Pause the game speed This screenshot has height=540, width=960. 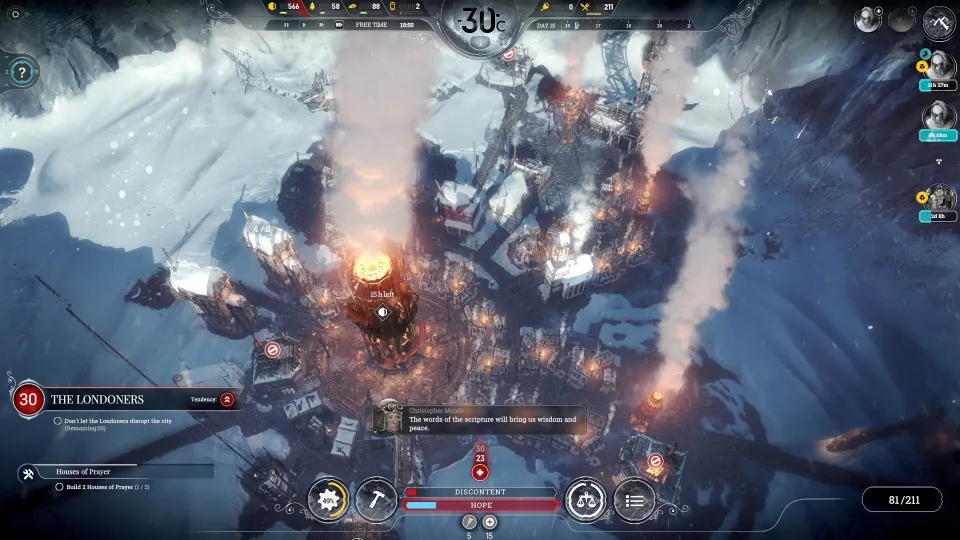(287, 25)
